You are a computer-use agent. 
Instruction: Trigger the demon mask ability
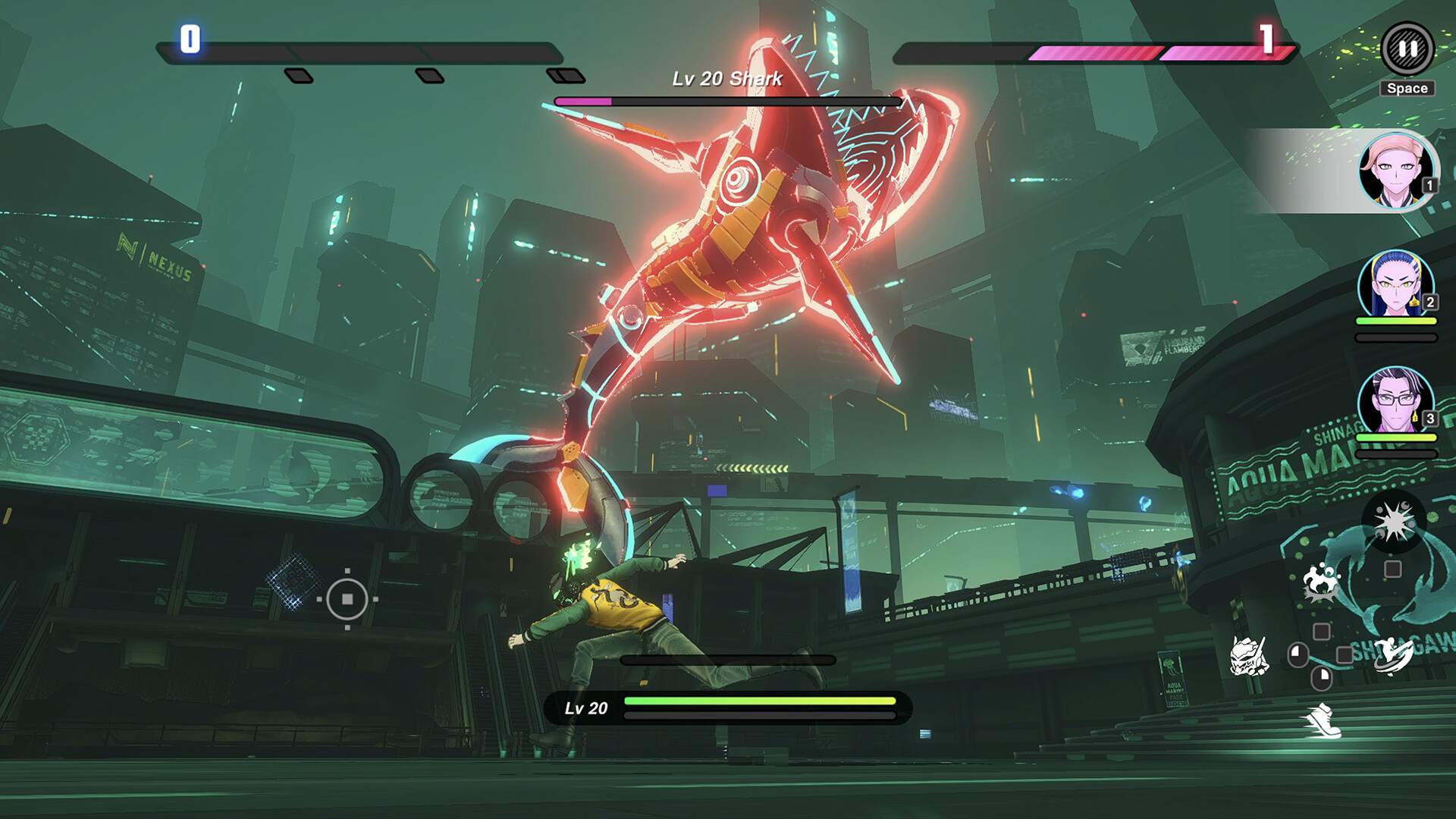click(1247, 656)
